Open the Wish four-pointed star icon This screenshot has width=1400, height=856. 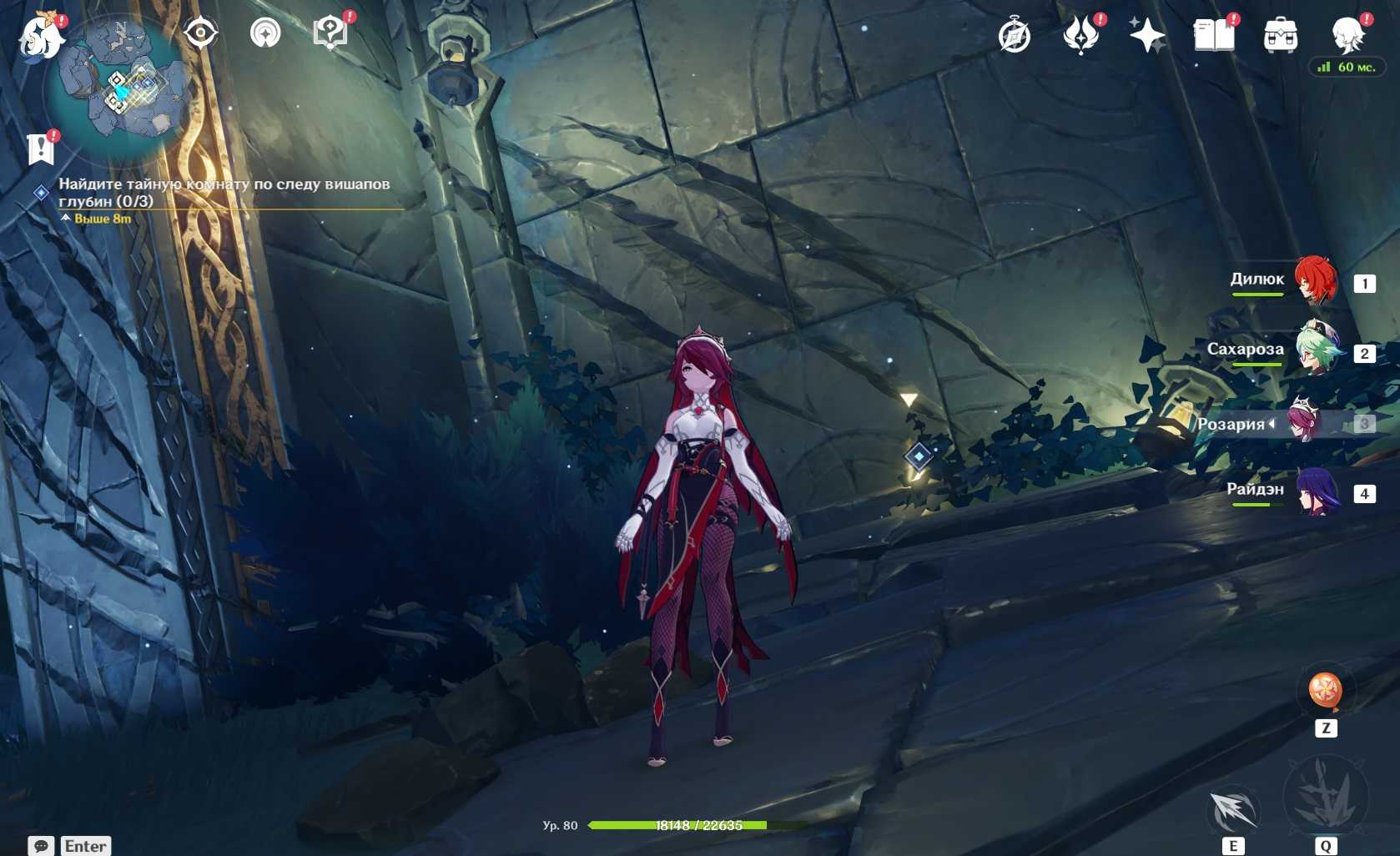click(x=1147, y=36)
